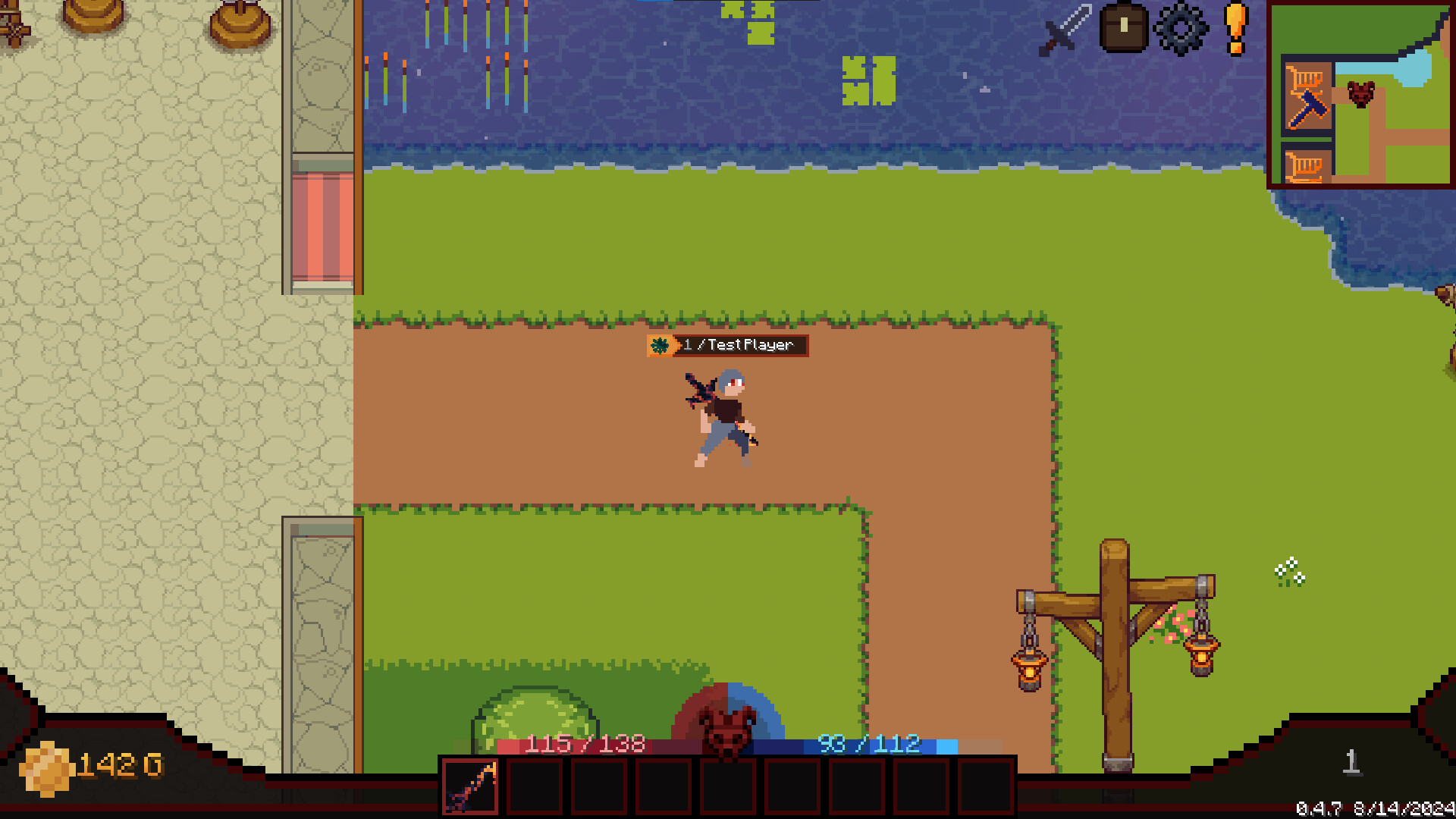This screenshot has width=1456, height=819.
Task: Click the level badge on the player nameplate
Action: (x=661, y=345)
